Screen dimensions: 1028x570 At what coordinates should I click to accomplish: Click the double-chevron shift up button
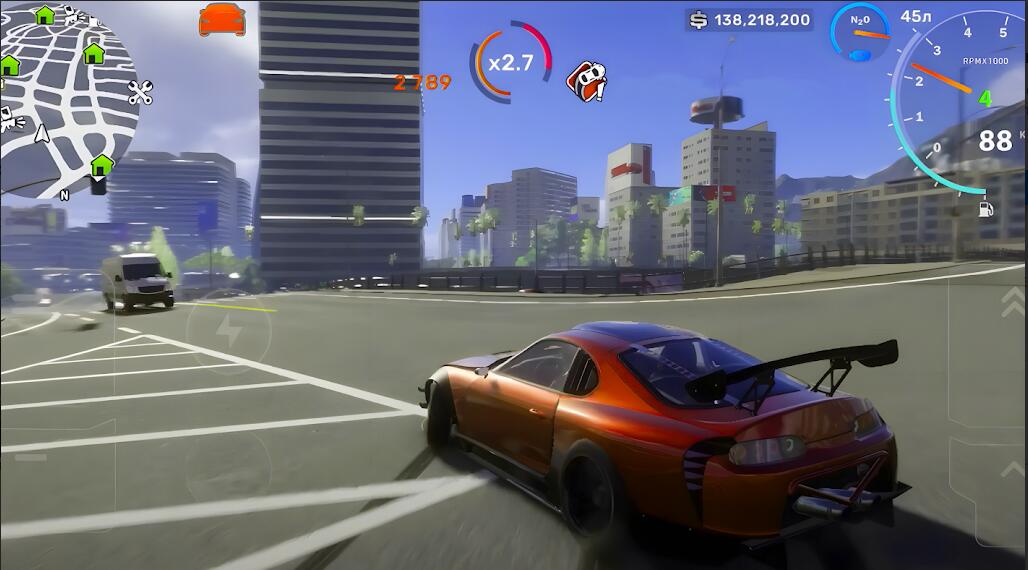tap(1012, 301)
